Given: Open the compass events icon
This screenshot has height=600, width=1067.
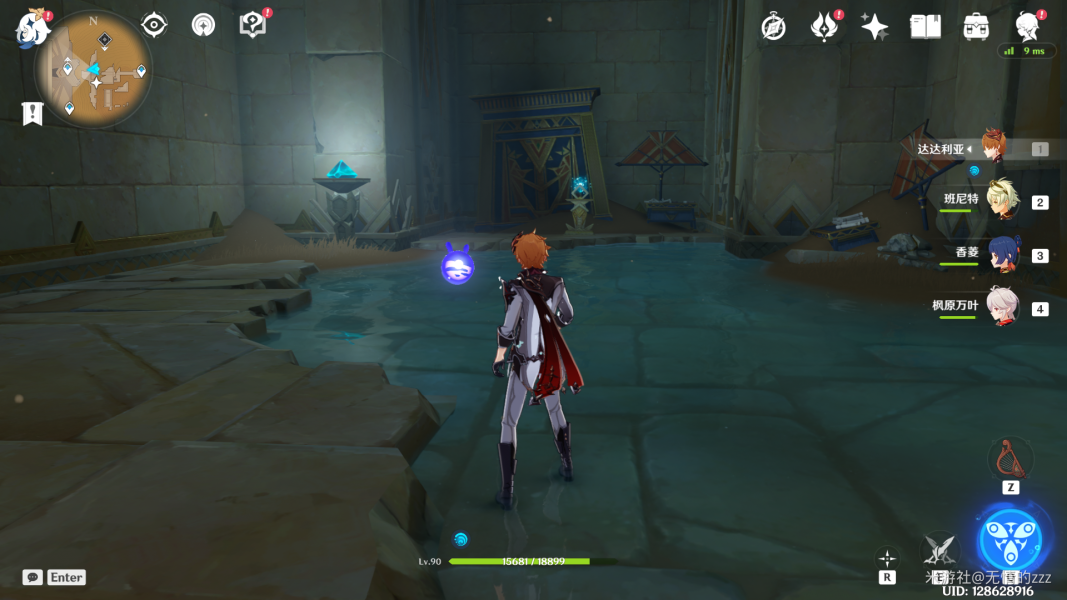Looking at the screenshot, I should click(x=773, y=27).
